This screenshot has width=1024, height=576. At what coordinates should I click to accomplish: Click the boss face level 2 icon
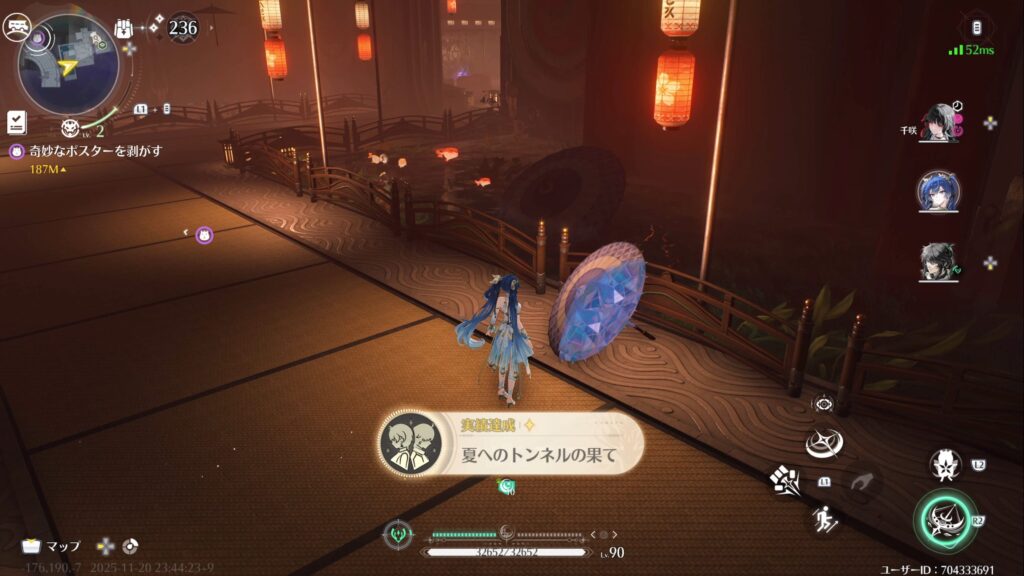(x=71, y=128)
